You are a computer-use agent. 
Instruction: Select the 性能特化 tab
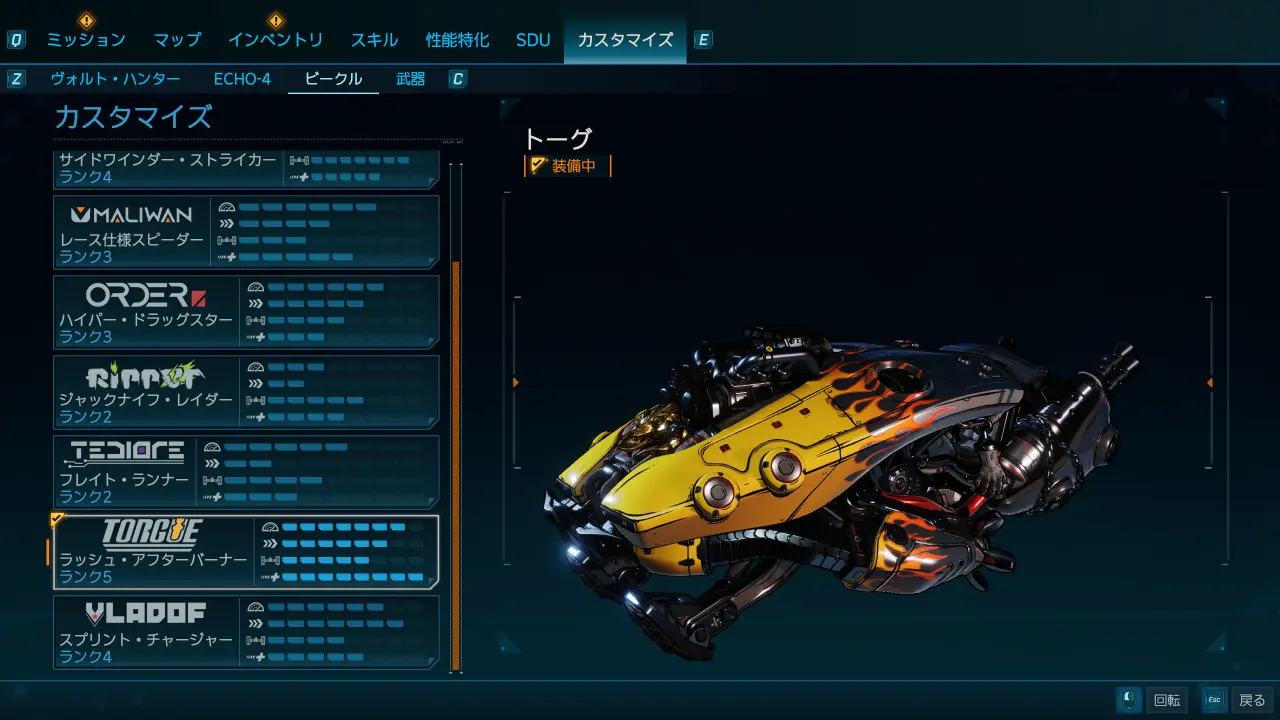tap(457, 40)
